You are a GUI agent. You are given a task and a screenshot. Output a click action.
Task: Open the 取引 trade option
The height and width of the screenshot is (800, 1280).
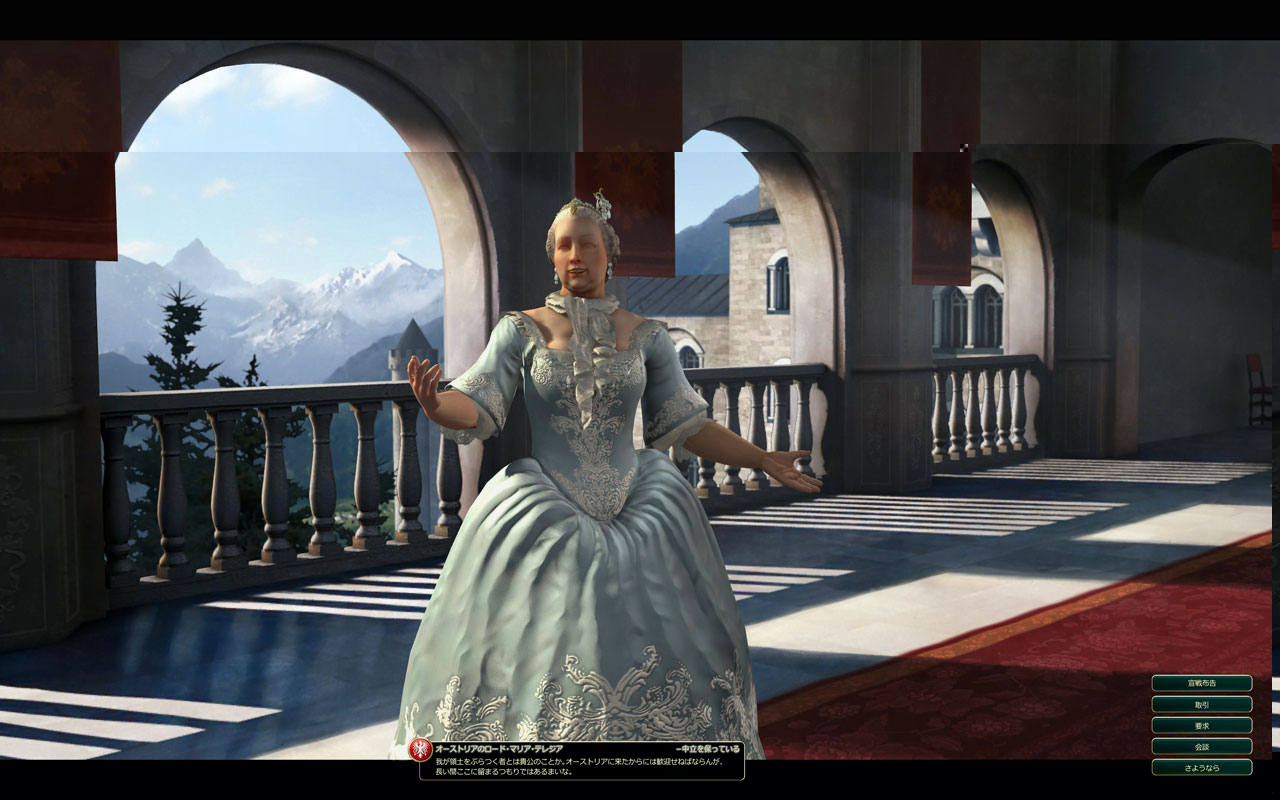(x=1201, y=704)
